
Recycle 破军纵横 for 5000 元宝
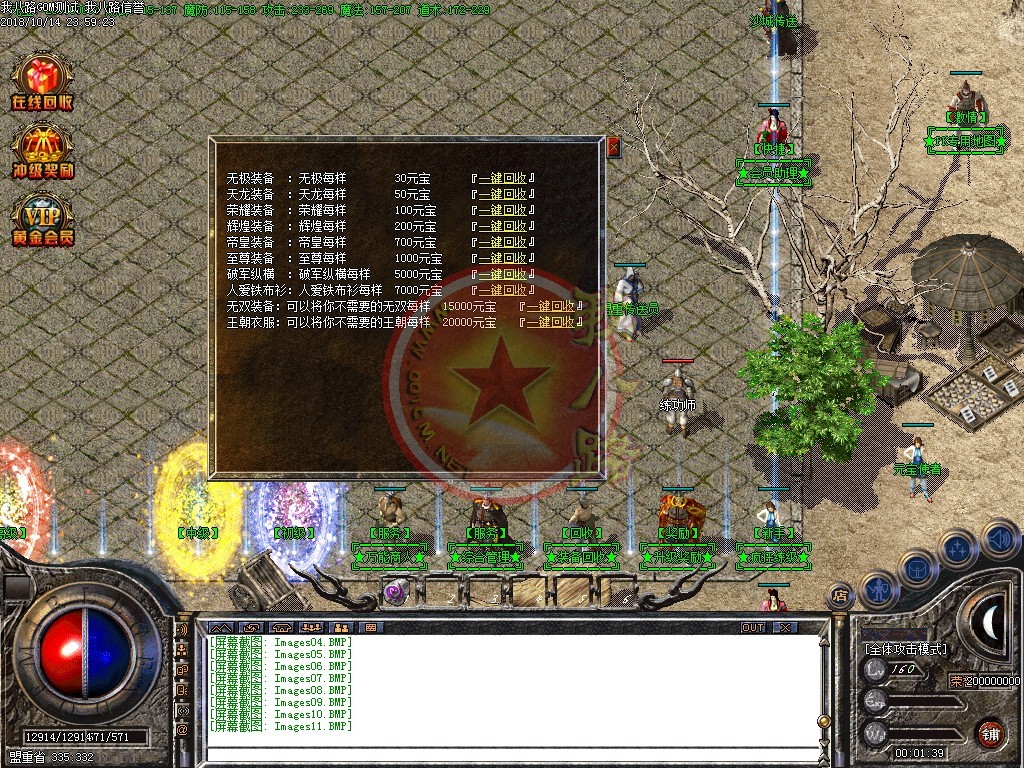(x=502, y=275)
